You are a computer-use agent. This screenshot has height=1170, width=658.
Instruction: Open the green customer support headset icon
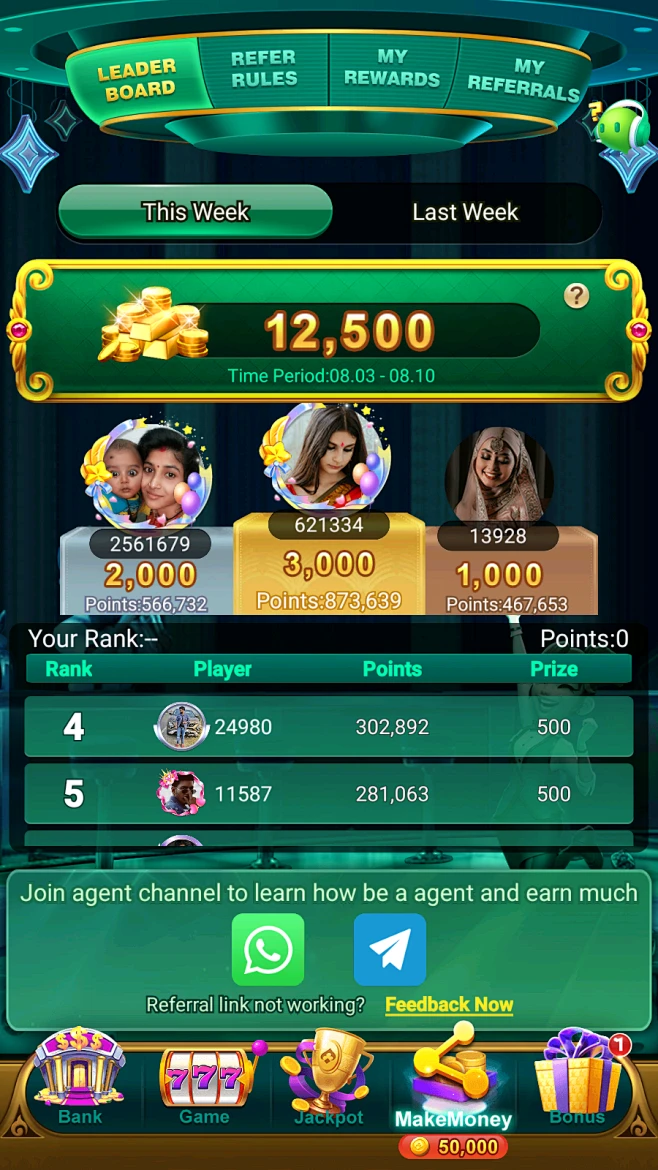click(620, 127)
